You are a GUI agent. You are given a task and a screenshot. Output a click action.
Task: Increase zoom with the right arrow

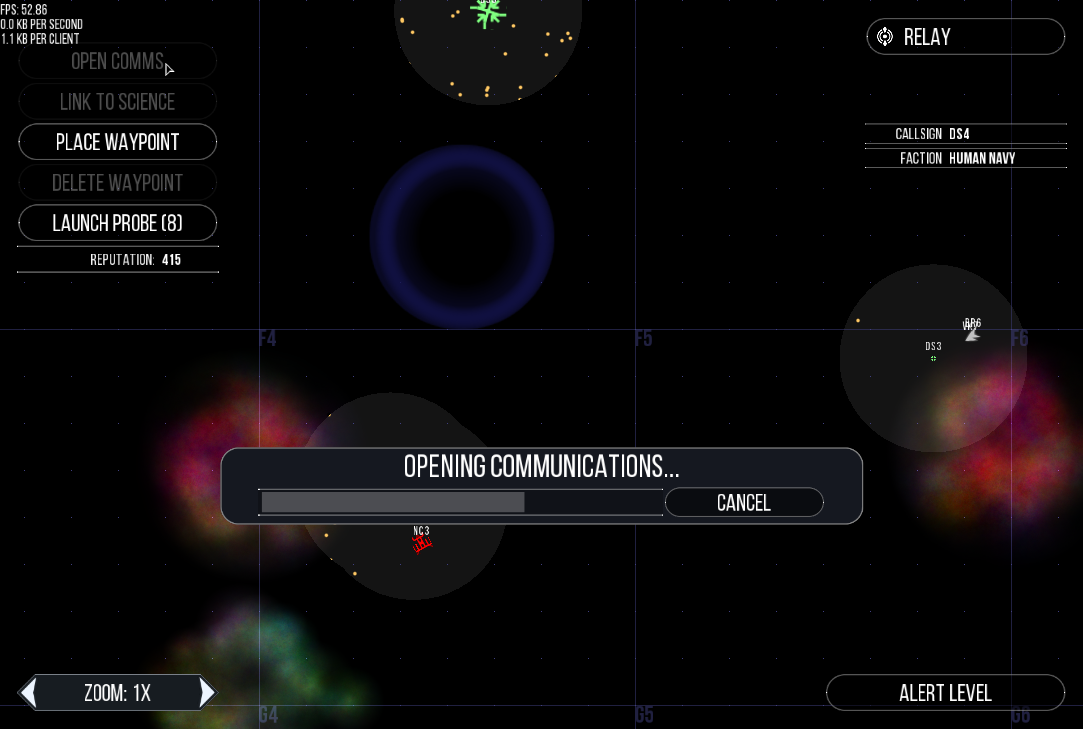(x=207, y=692)
